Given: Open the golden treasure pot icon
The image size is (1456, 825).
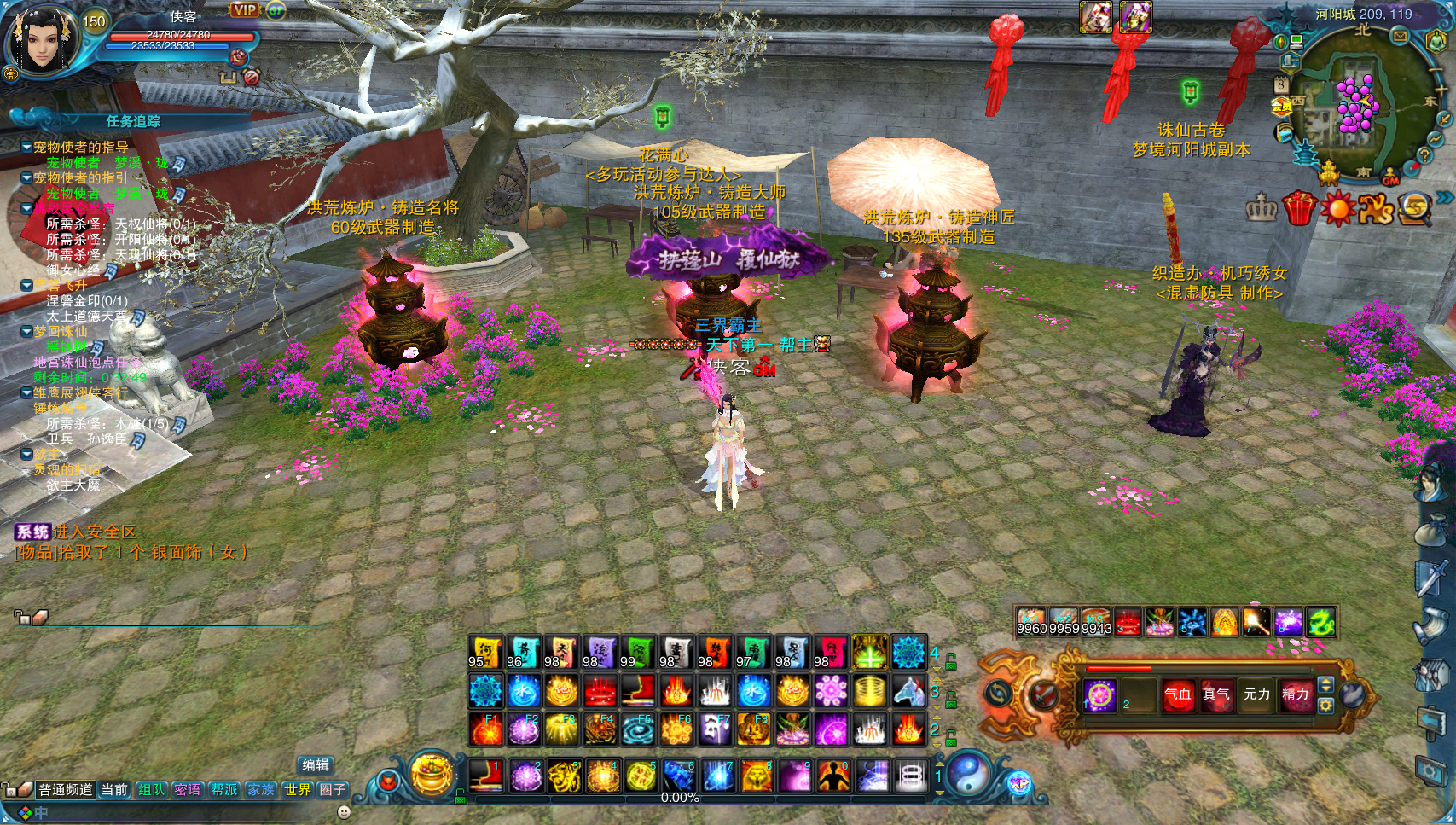Looking at the screenshot, I should coord(432,772).
